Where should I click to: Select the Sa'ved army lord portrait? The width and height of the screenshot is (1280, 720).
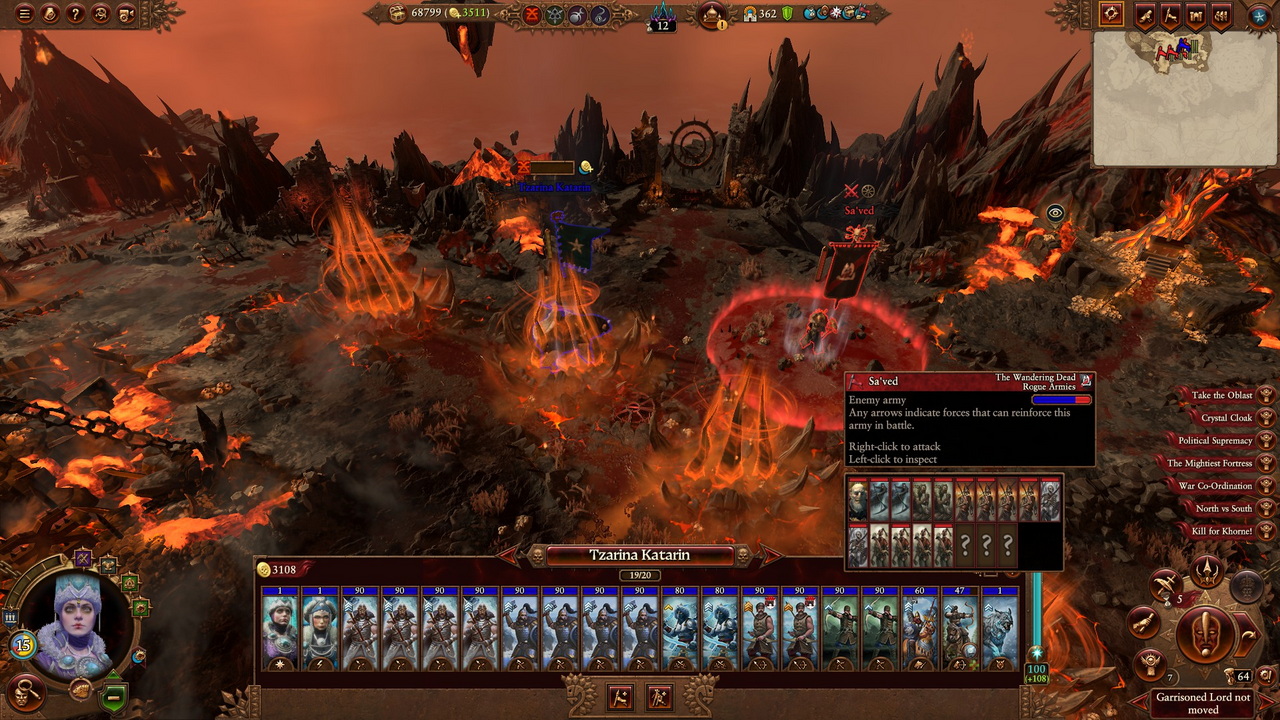click(858, 500)
